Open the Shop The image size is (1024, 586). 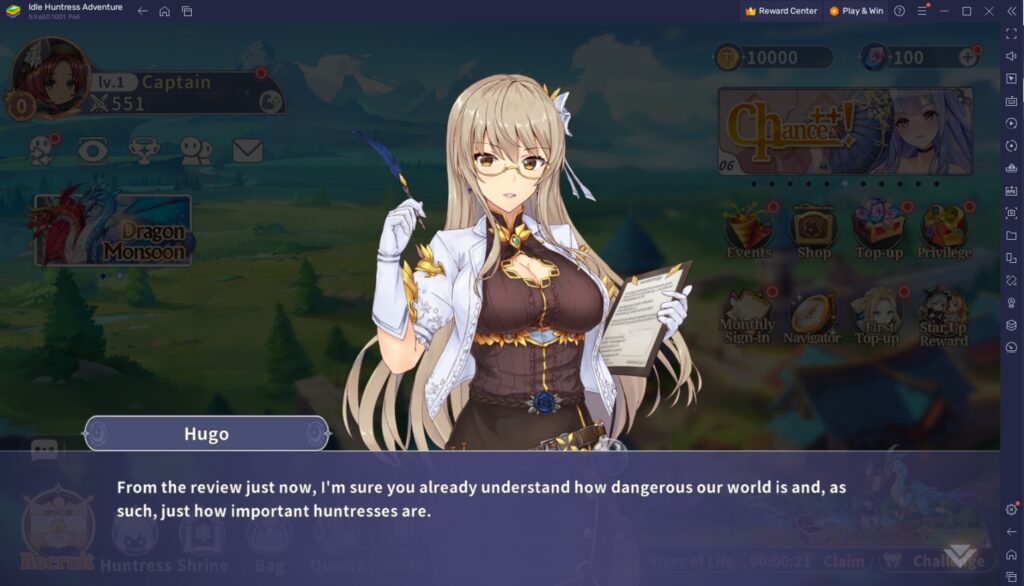(814, 229)
